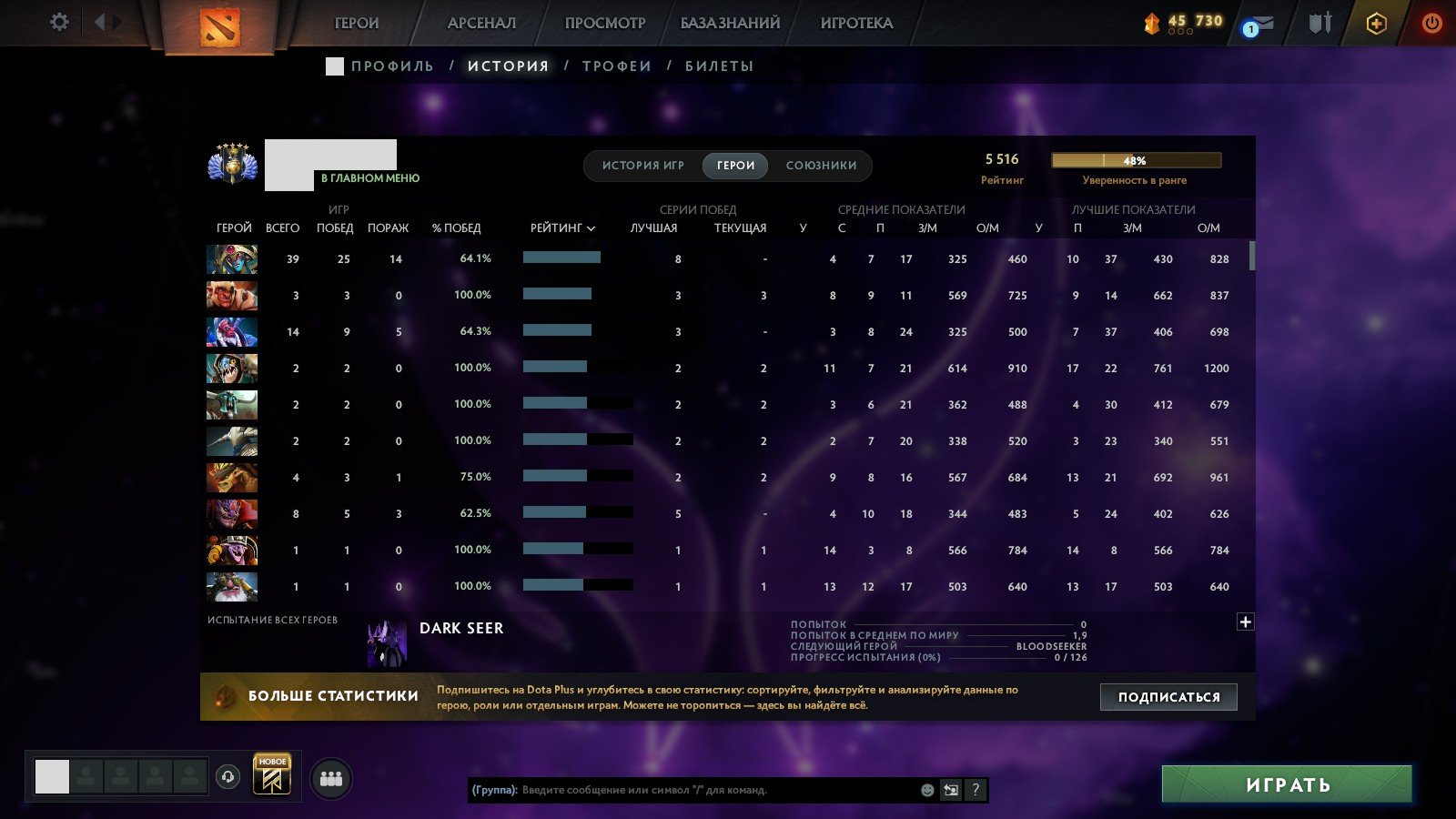Open the ПРОСМОТР menu
Viewport: 1456px width, 819px height.
coord(602,22)
